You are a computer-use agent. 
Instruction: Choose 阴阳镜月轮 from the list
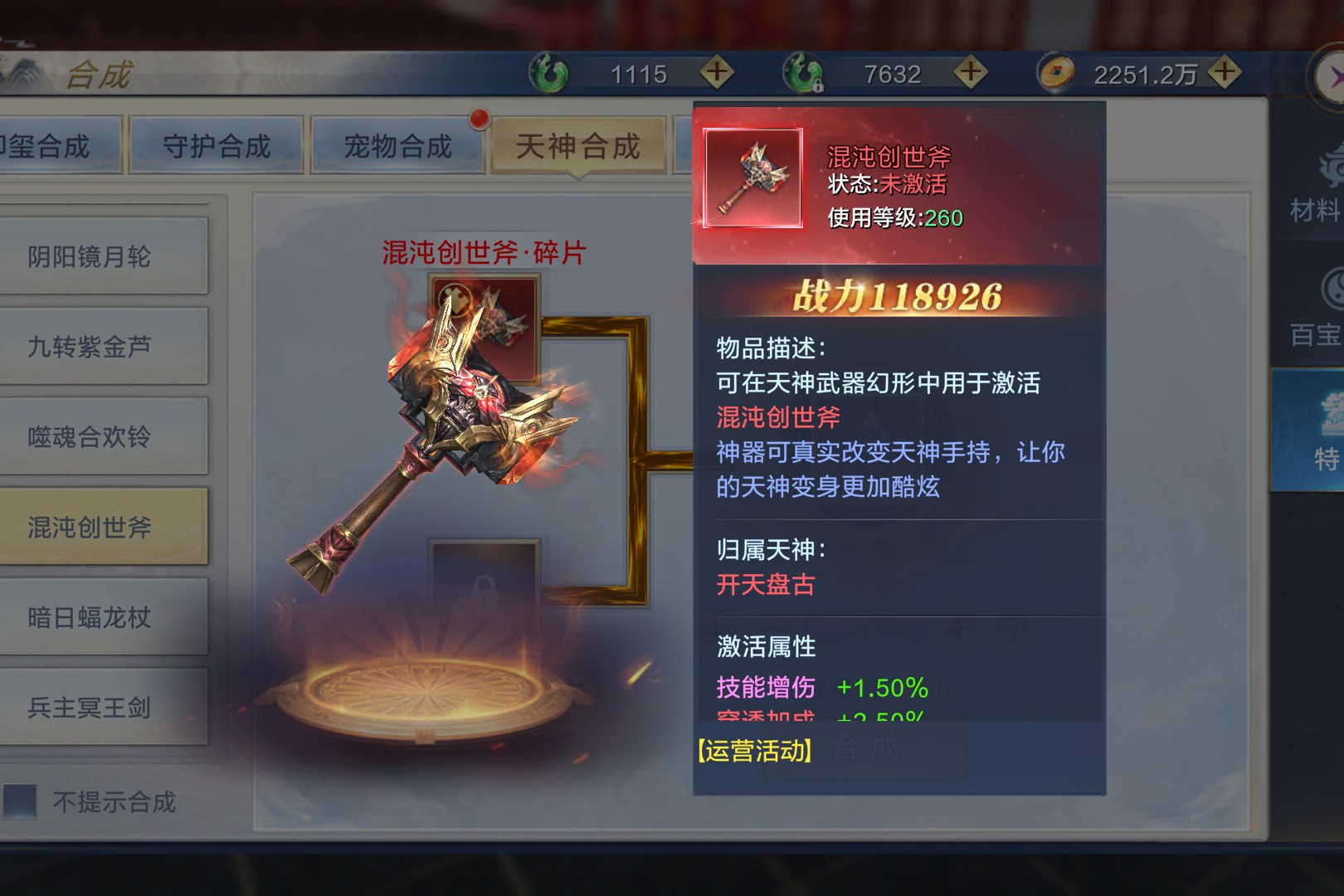tap(90, 256)
